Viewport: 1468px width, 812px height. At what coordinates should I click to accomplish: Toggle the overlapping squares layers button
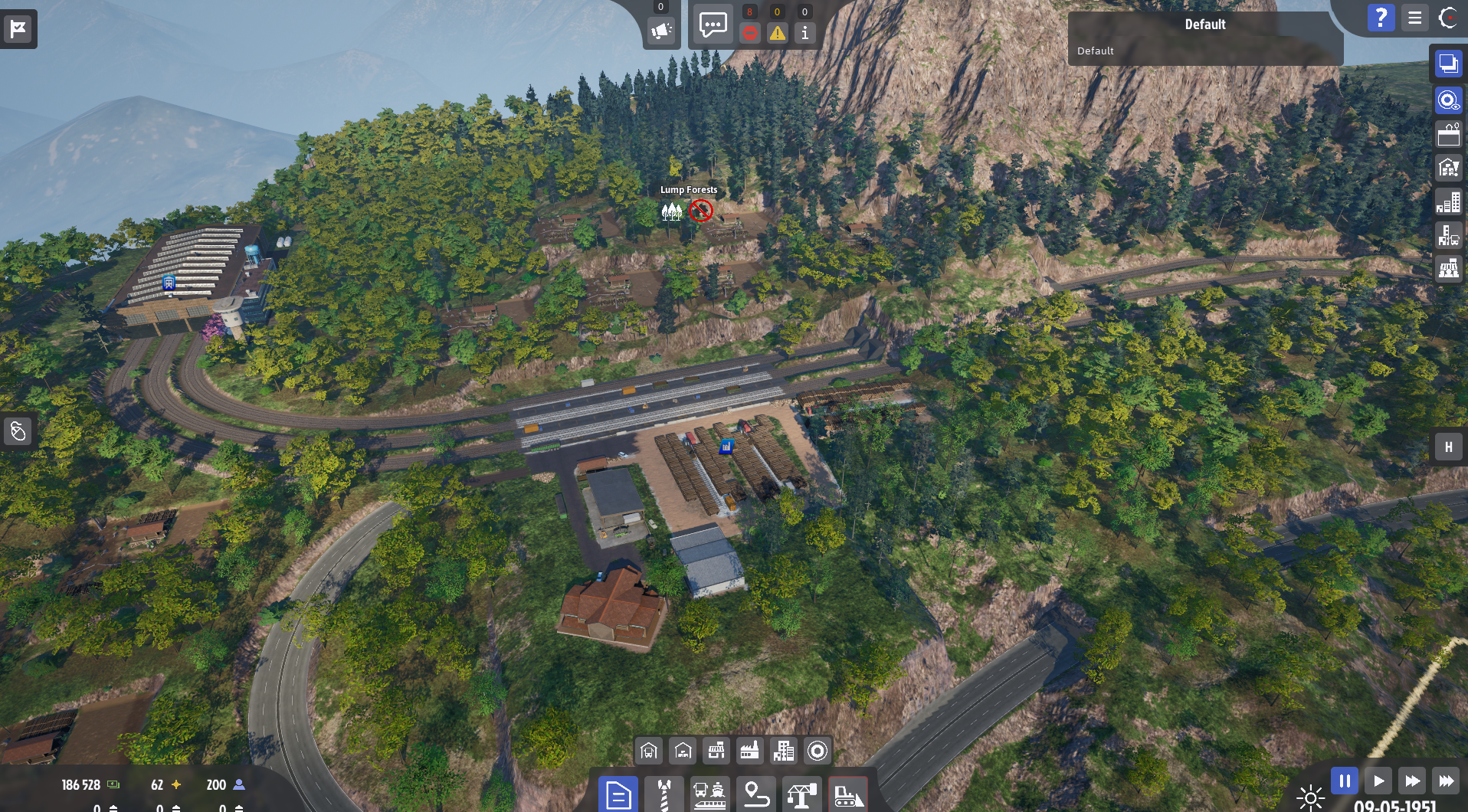[1448, 64]
